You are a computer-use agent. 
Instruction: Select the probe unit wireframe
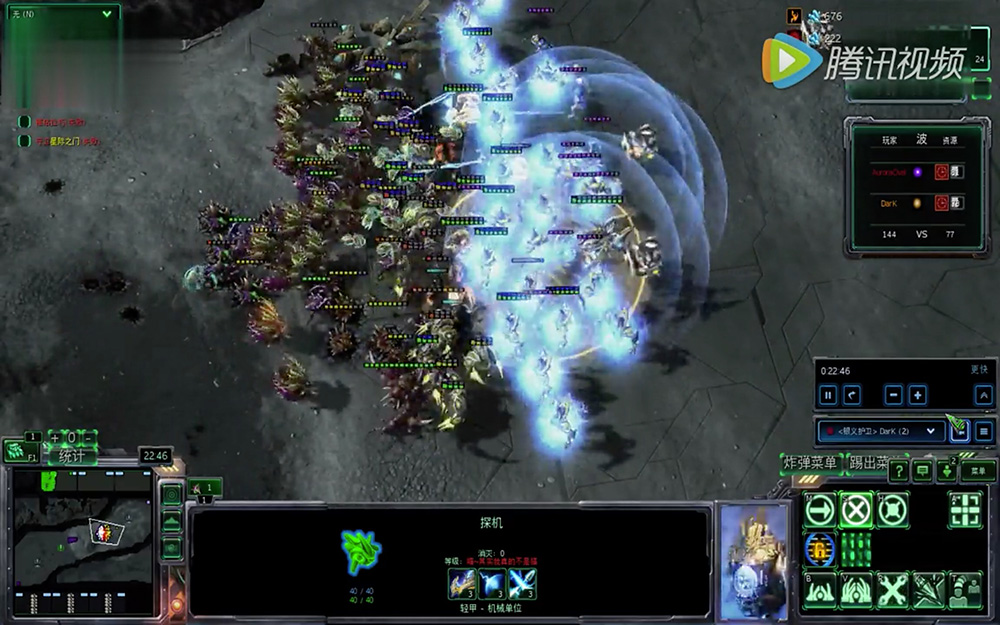[x=360, y=551]
